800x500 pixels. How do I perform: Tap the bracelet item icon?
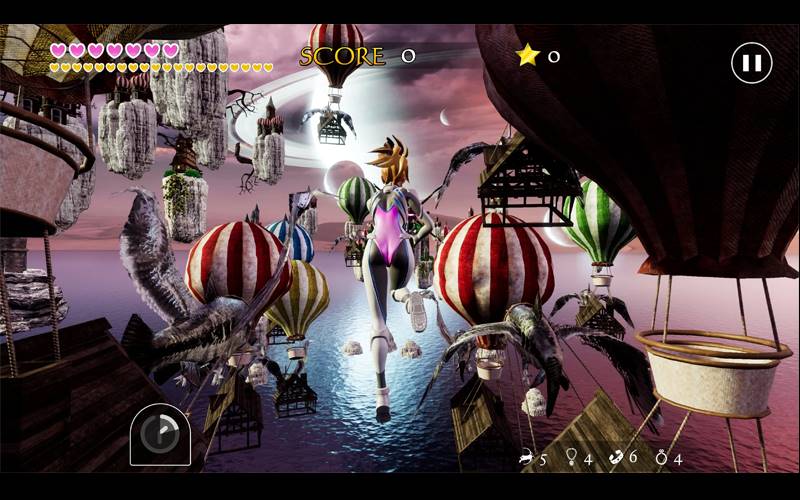coord(616,457)
